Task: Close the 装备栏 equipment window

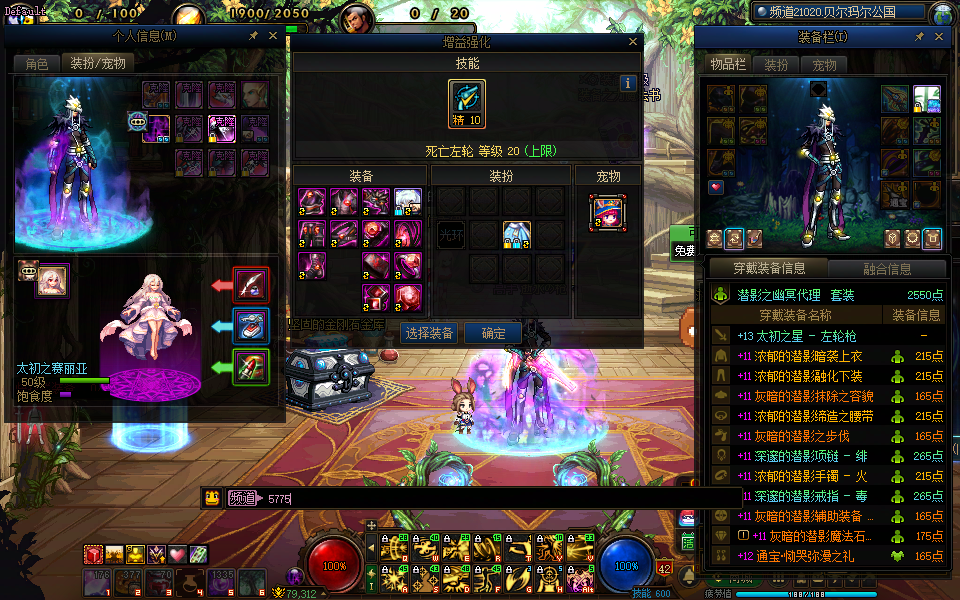Action: coord(939,37)
